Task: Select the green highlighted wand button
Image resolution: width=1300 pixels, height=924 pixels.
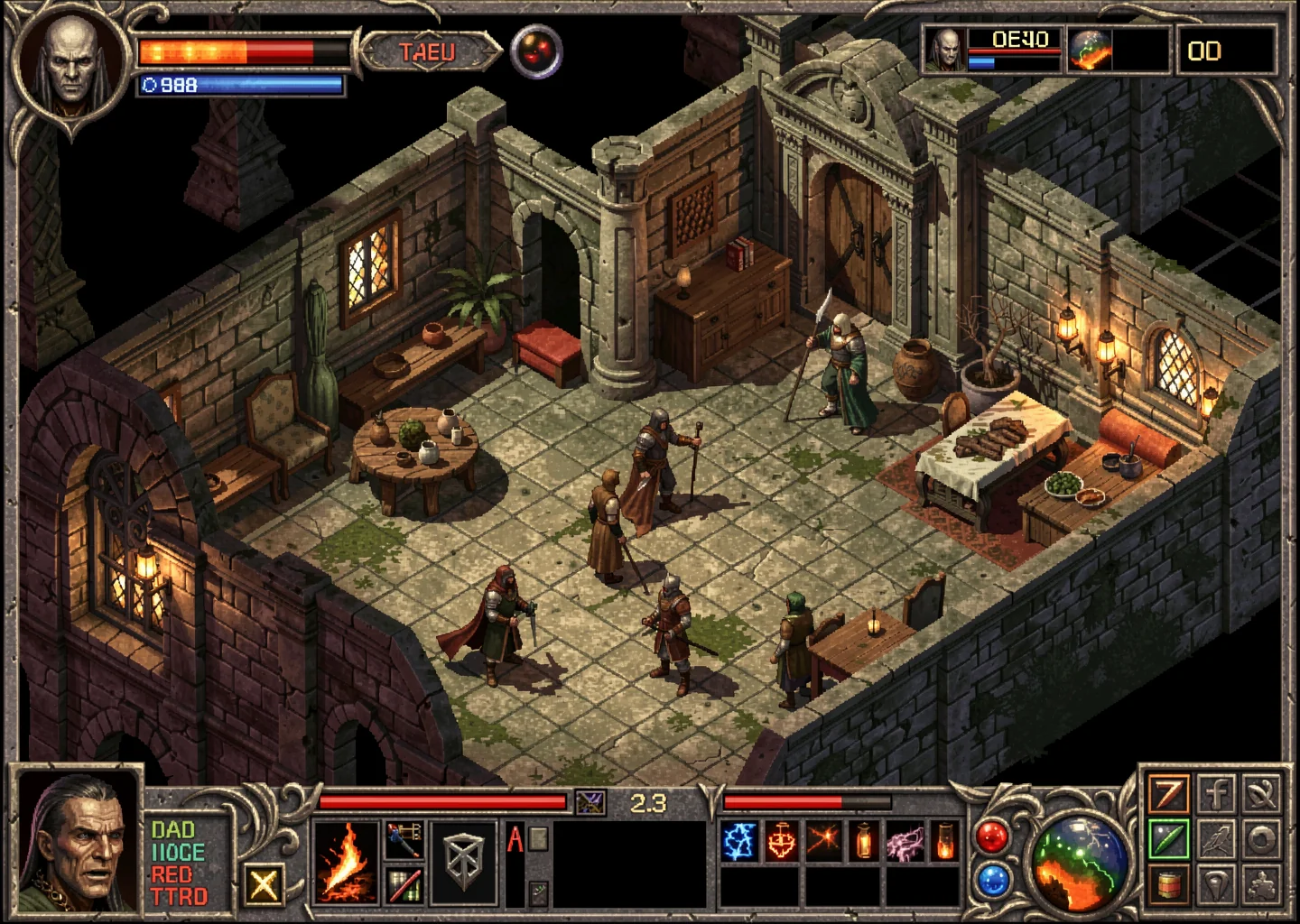Action: [1168, 839]
